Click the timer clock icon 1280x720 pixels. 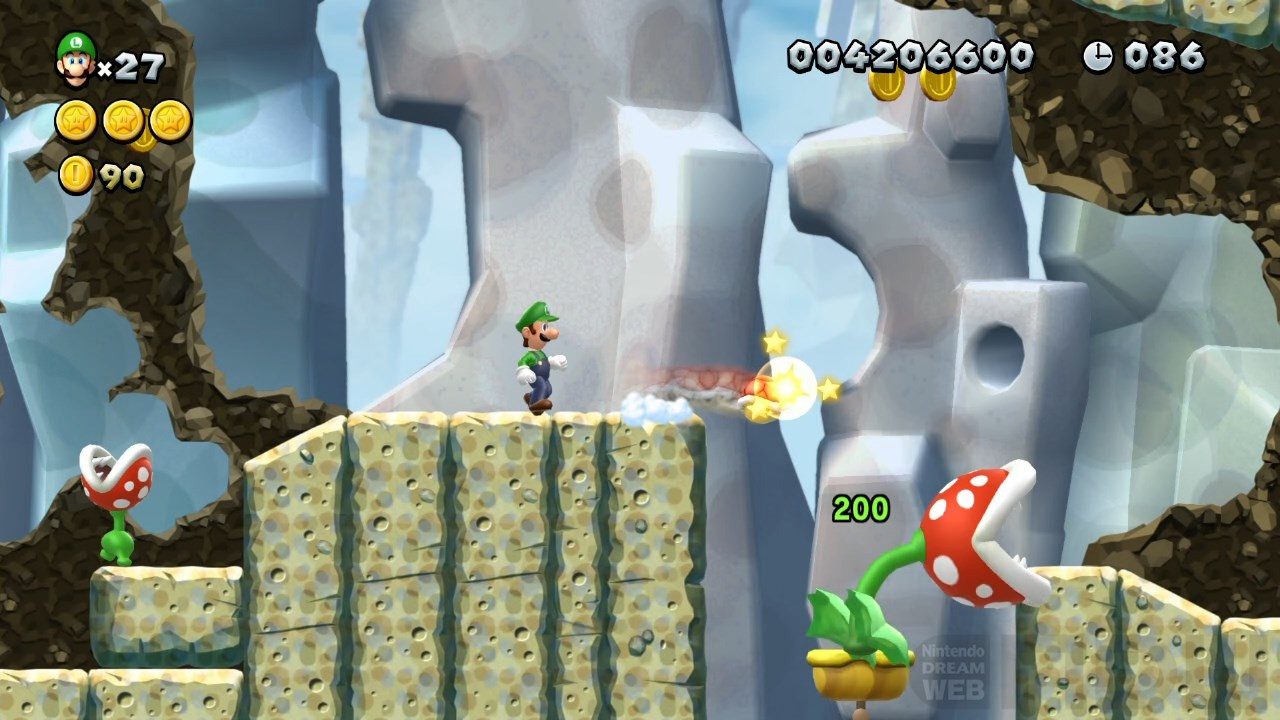1097,57
